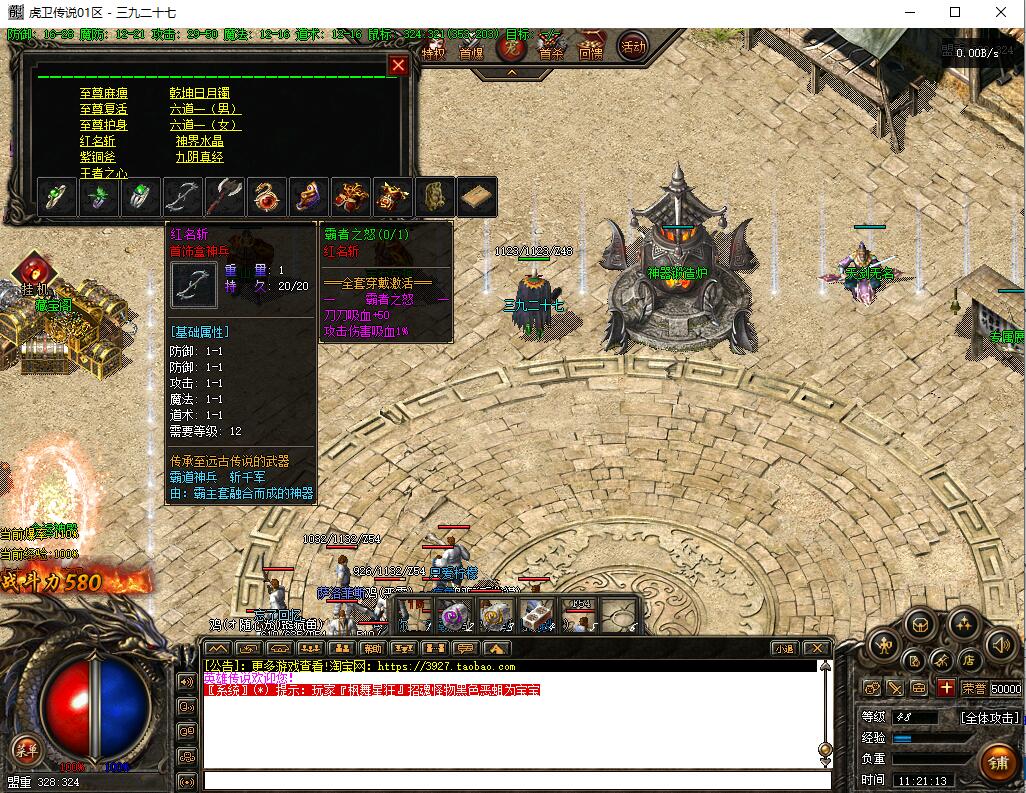Choose the 九阴真经 link
The height and width of the screenshot is (793, 1026).
(x=200, y=157)
